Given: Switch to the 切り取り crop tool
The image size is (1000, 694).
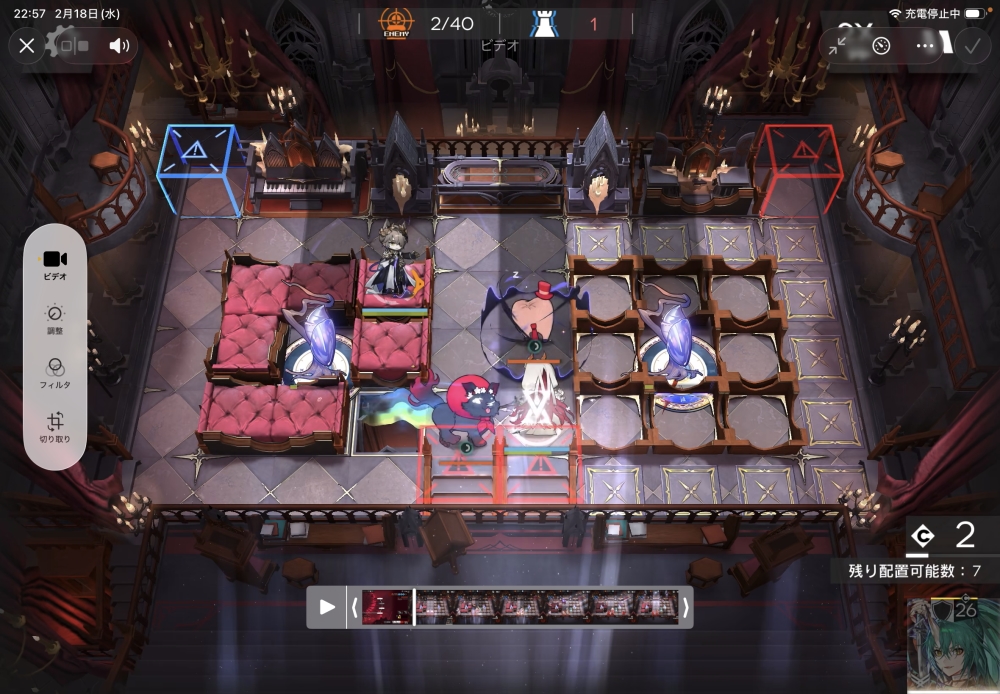Looking at the screenshot, I should [55, 428].
